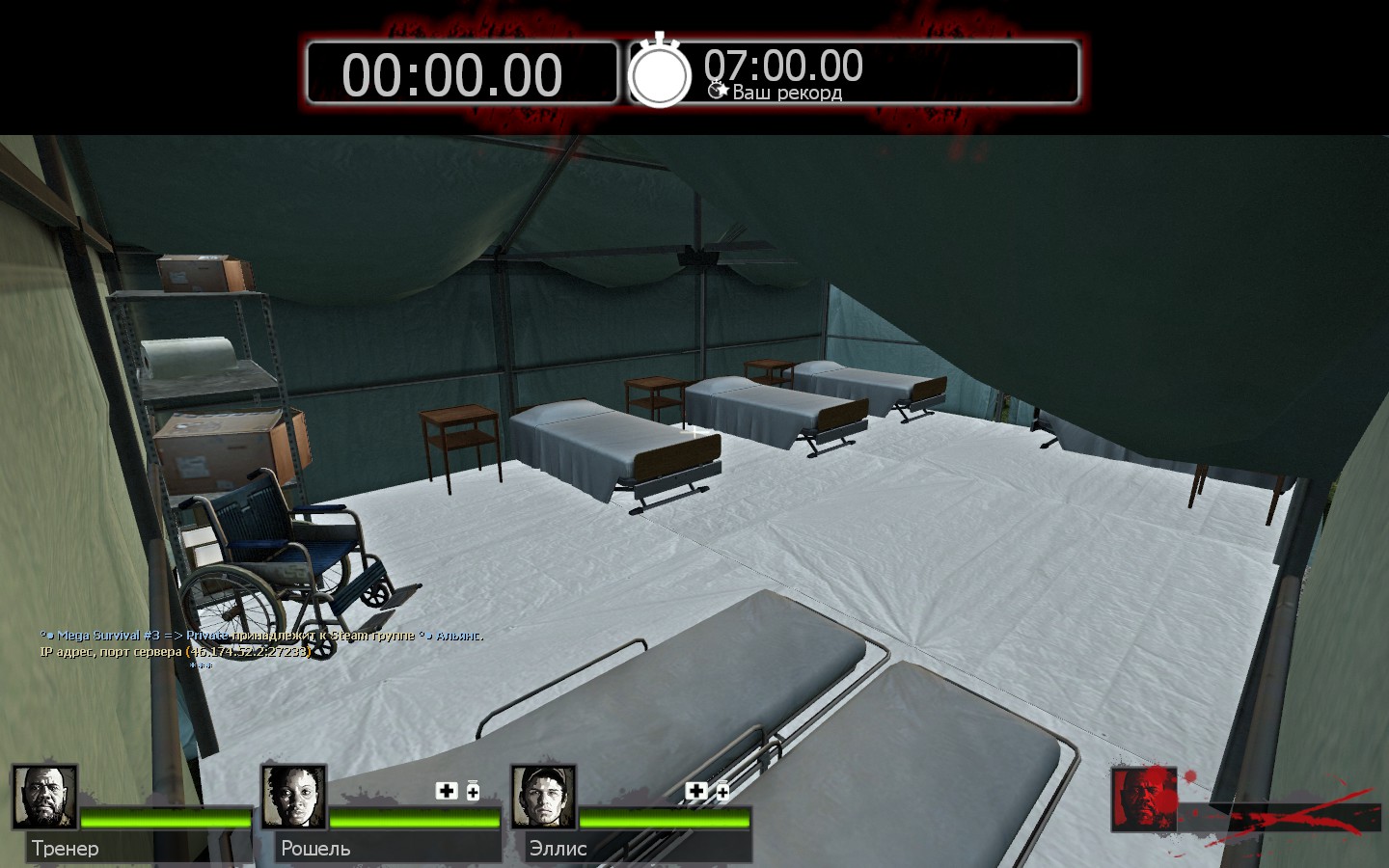Screen dimensions: 1389x868
Task: Select Тренер's survivor portrait
Action: [45, 798]
